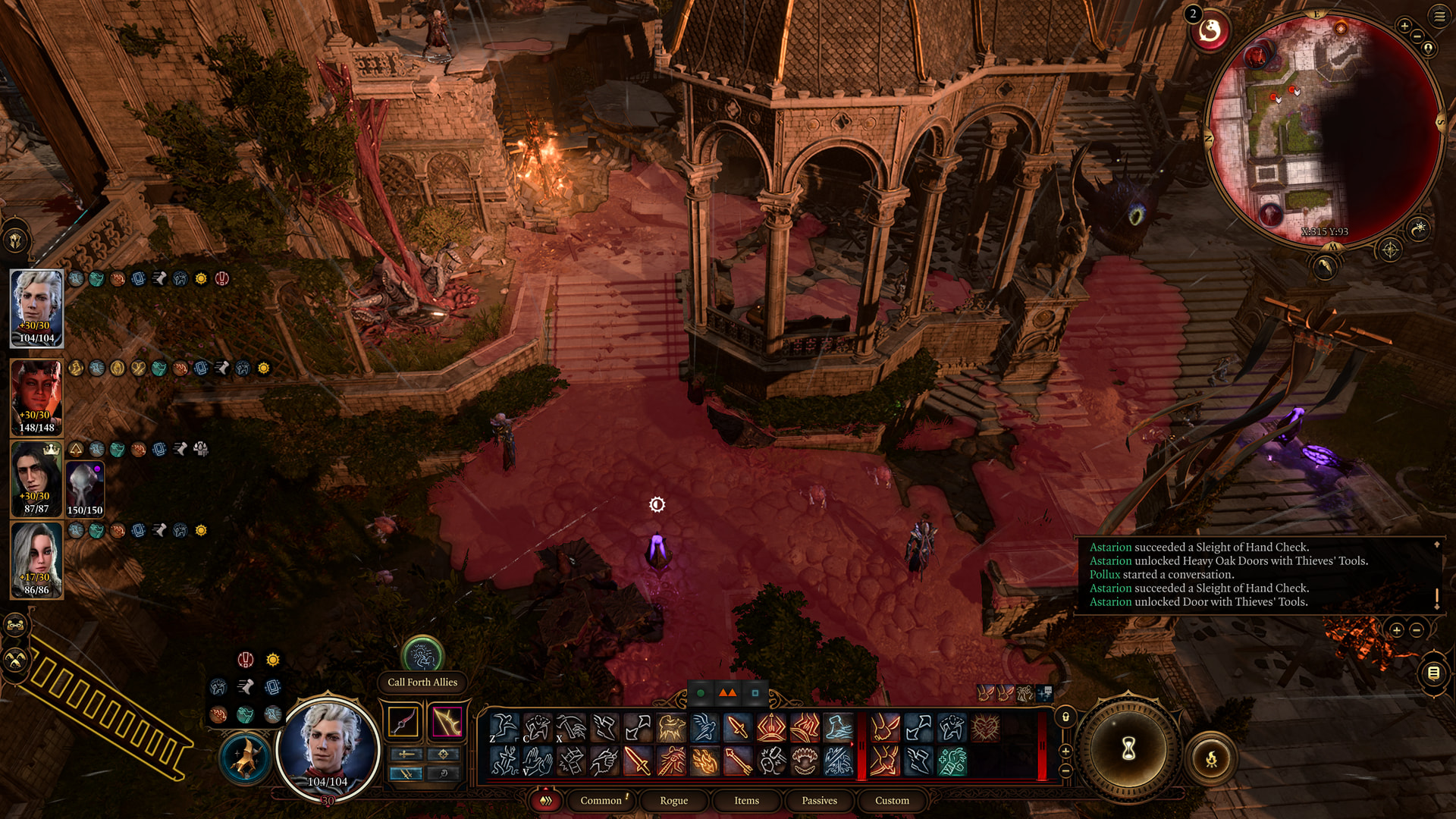The image size is (1456, 819).
Task: Click the circular minimap
Action: 1323,129
